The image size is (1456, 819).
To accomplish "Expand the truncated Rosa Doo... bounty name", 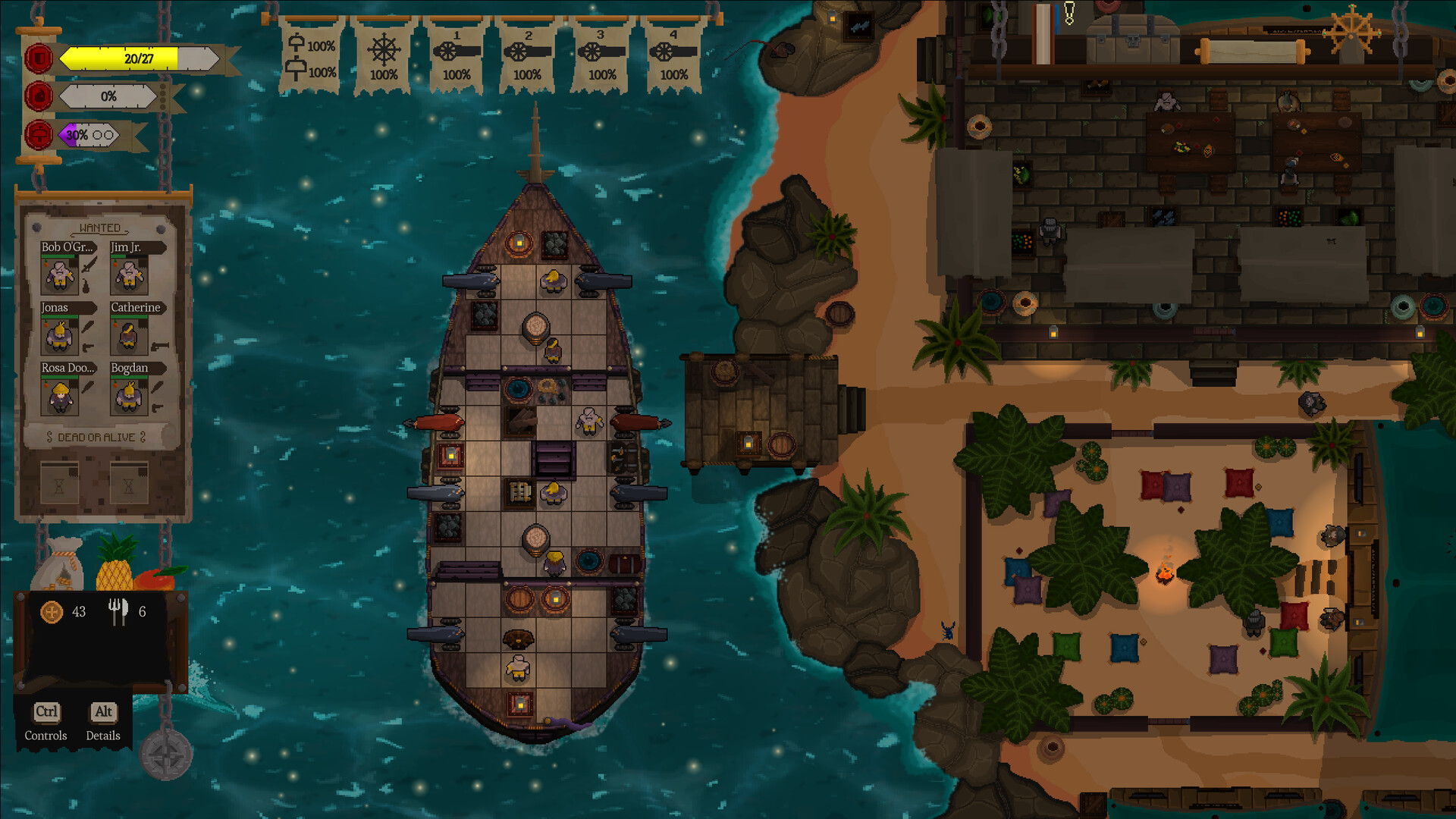I will [x=67, y=367].
